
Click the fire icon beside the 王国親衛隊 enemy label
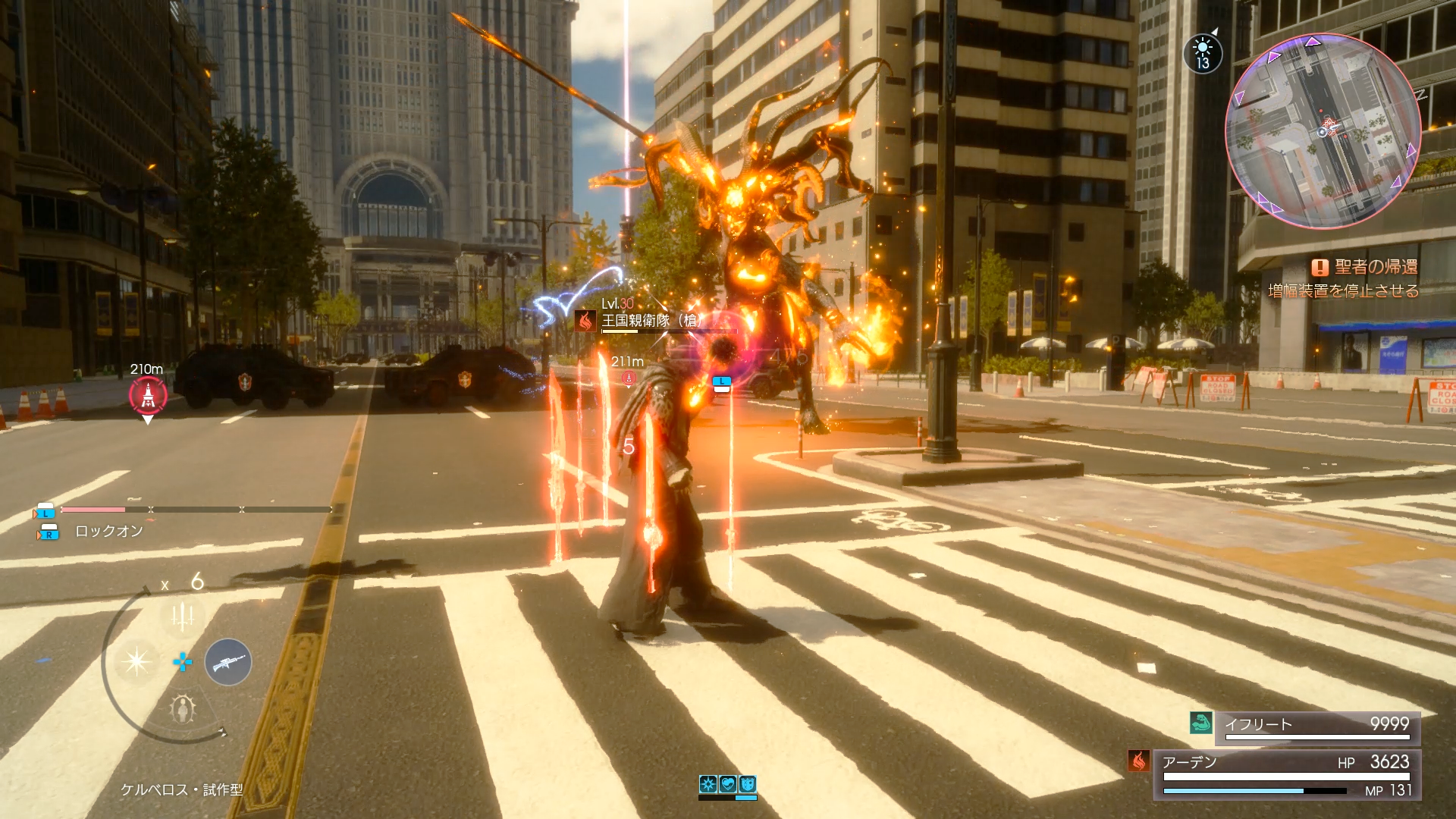[585, 321]
